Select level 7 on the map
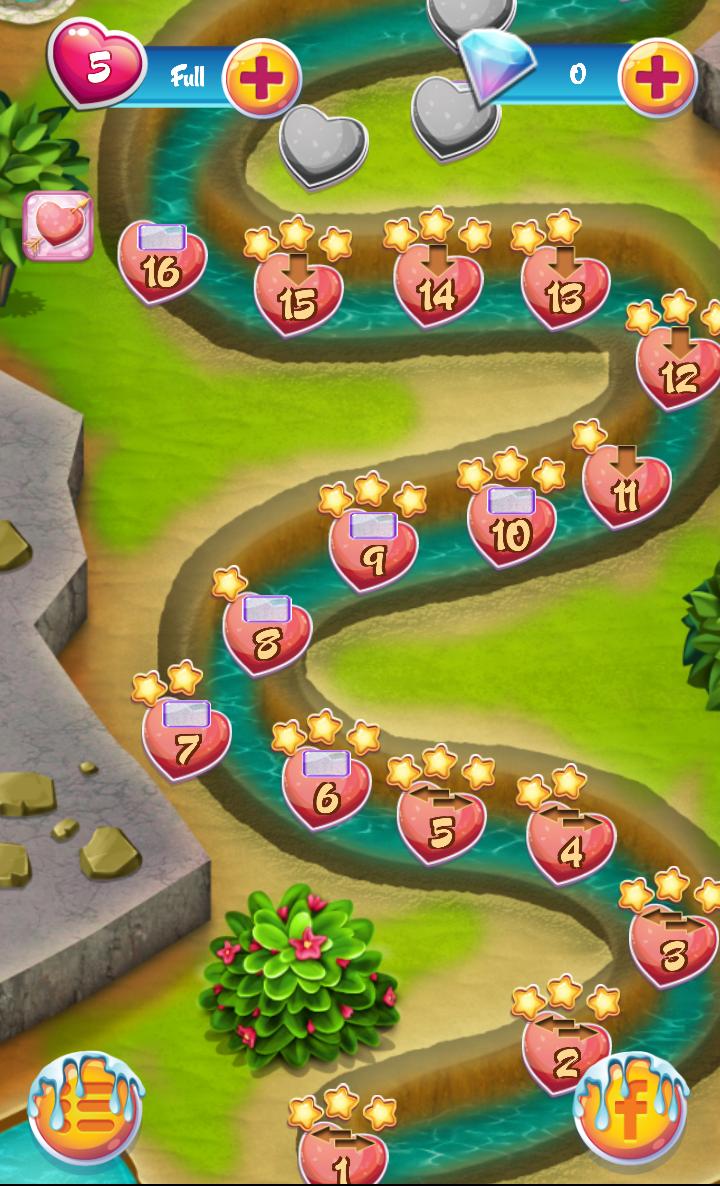The height and width of the screenshot is (1186, 720). 186,740
